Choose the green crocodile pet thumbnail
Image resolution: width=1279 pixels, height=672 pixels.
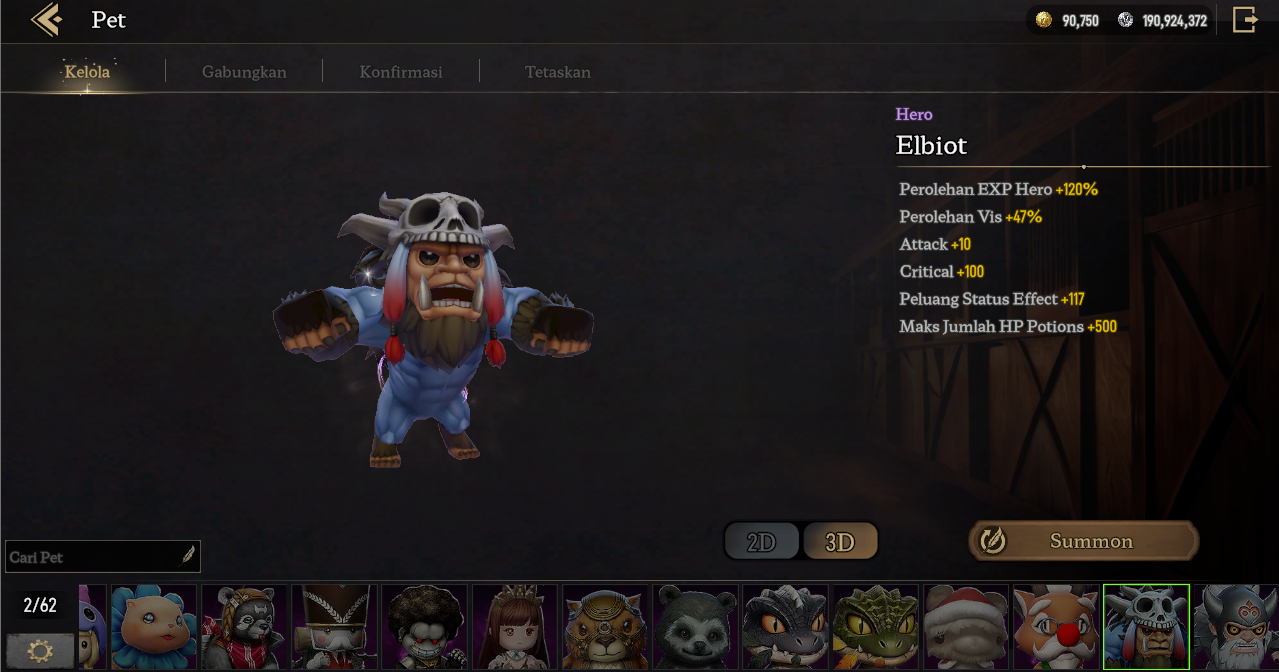pos(875,627)
